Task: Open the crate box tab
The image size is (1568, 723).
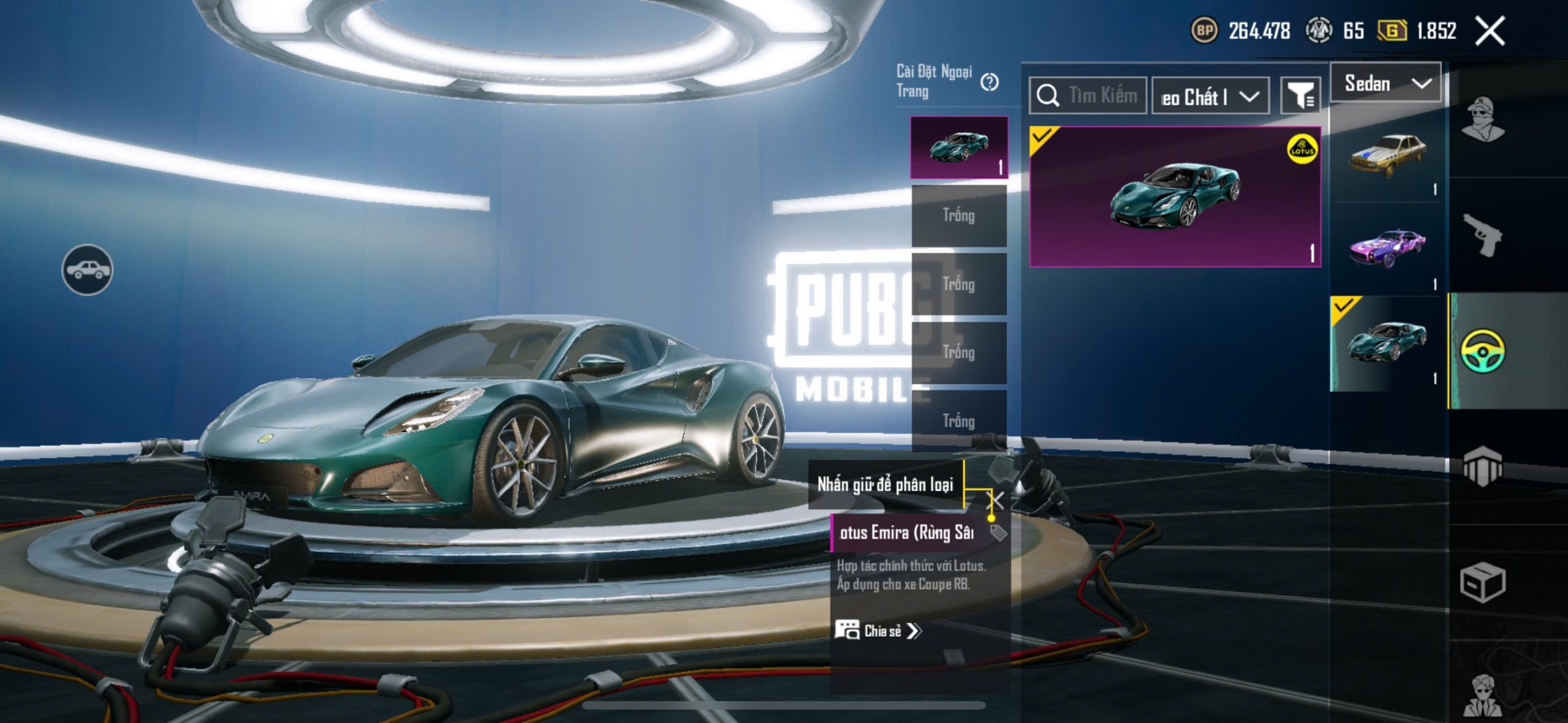Action: tap(1482, 583)
